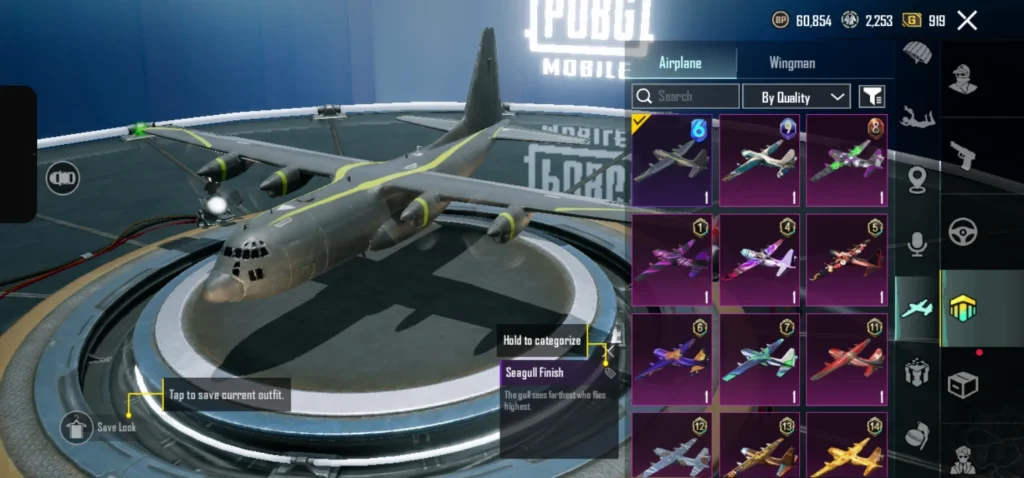Viewport: 1024px width, 478px height.
Task: Select the Airplane tab
Action: click(680, 63)
